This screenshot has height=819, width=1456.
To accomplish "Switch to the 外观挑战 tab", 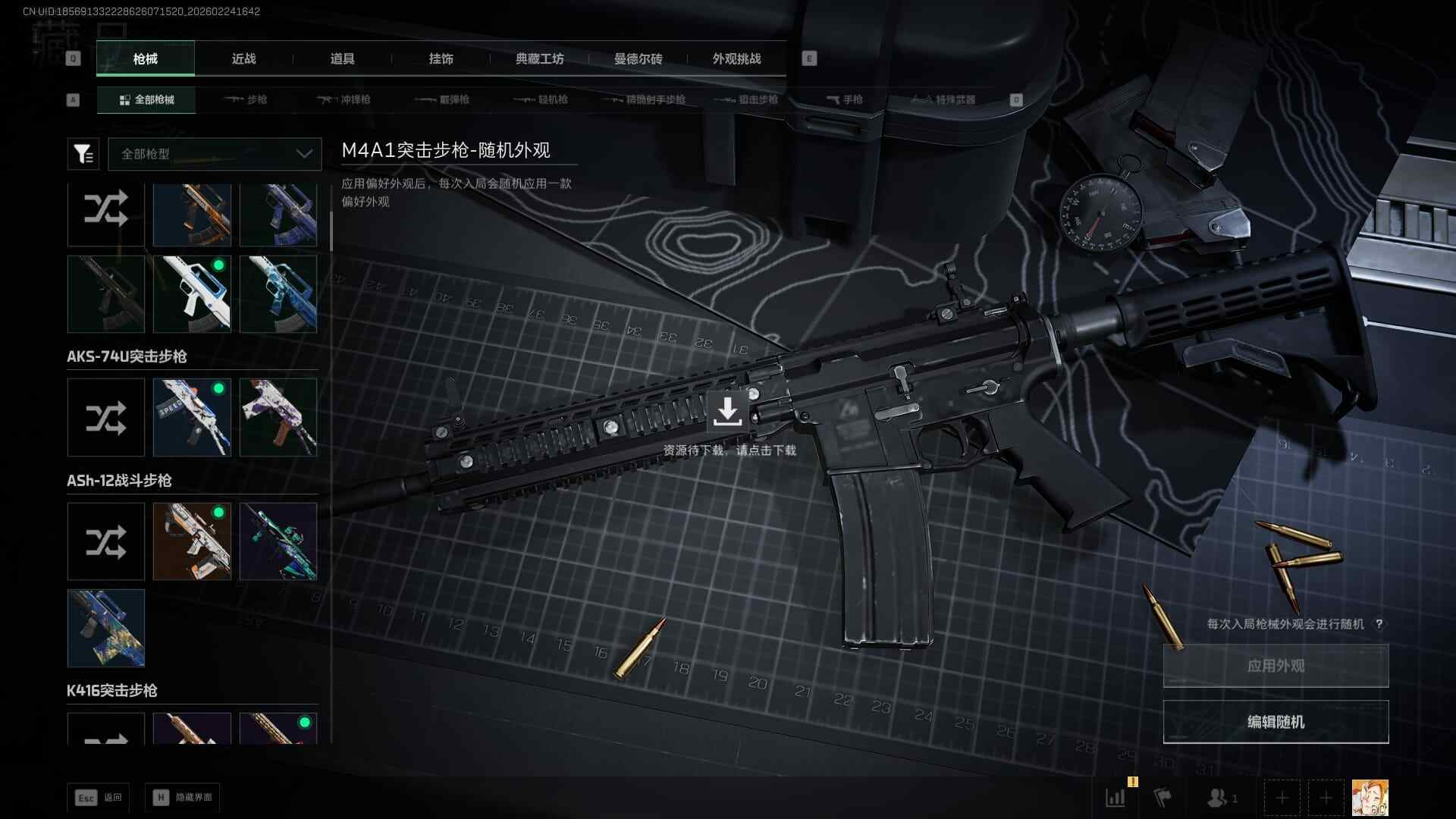I will [x=736, y=59].
